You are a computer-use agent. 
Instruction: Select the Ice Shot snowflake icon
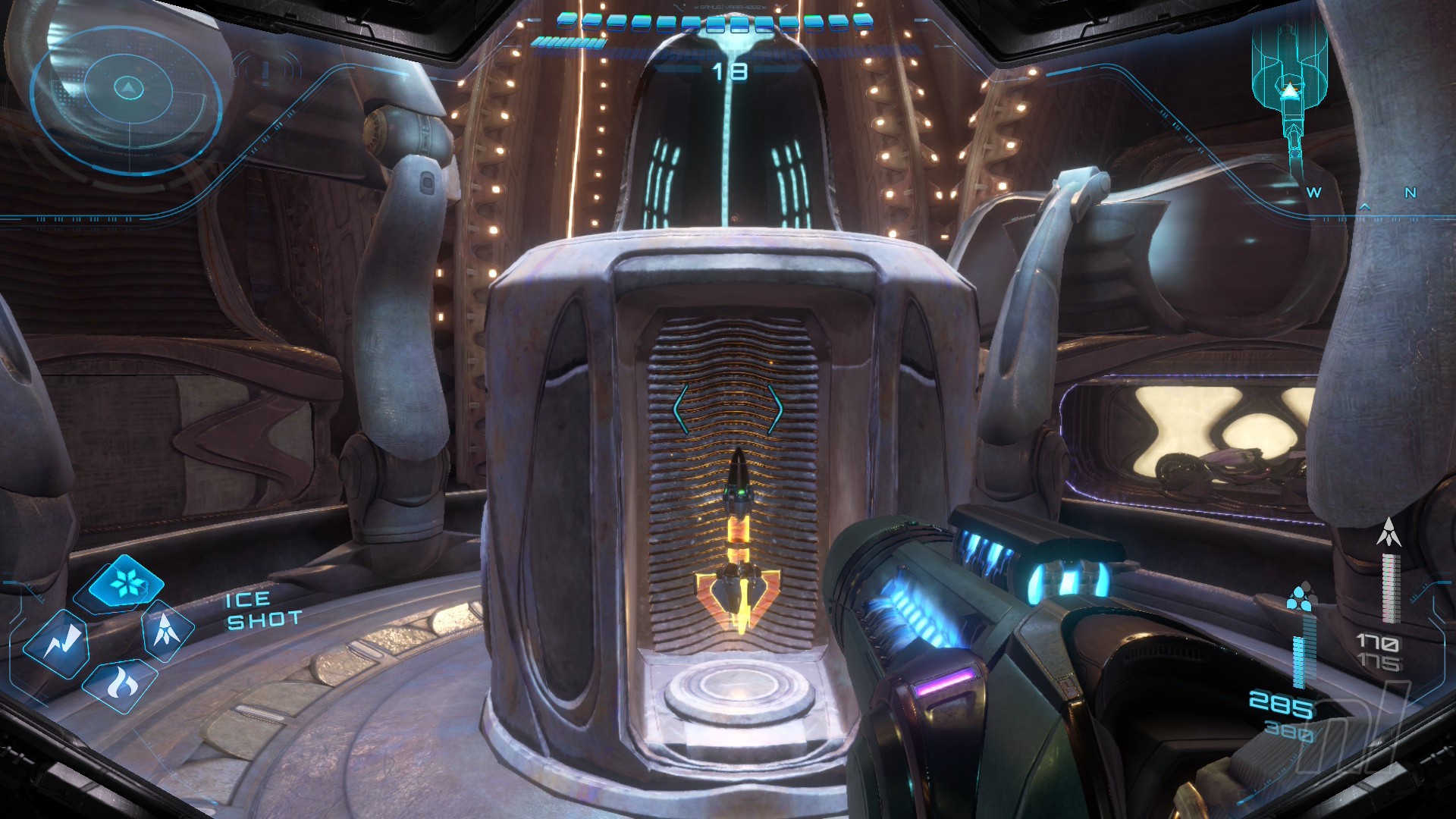(125, 583)
